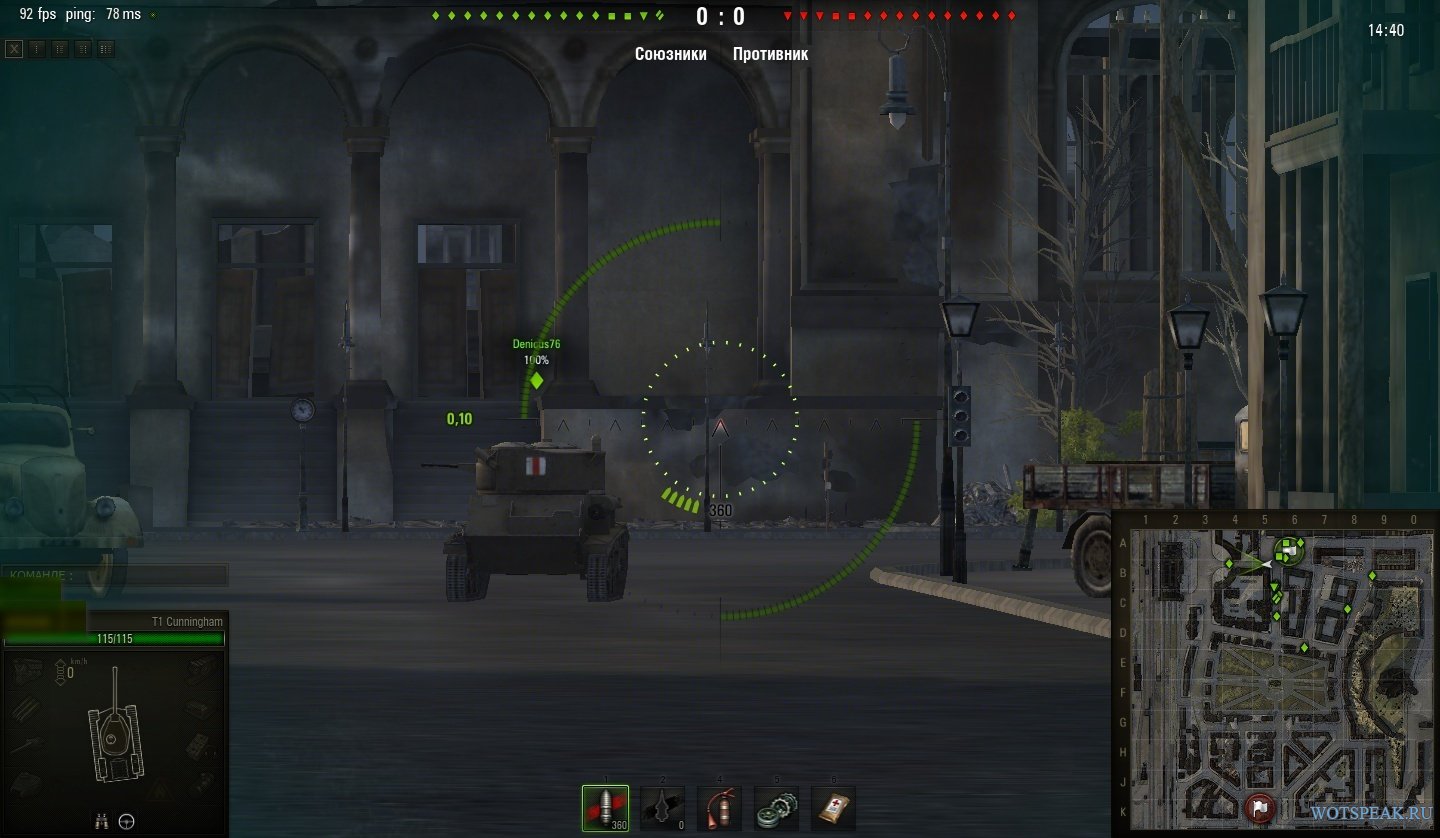Image resolution: width=1440 pixels, height=838 pixels.
Task: Click the X button hiding the player panels
Action: pos(14,49)
